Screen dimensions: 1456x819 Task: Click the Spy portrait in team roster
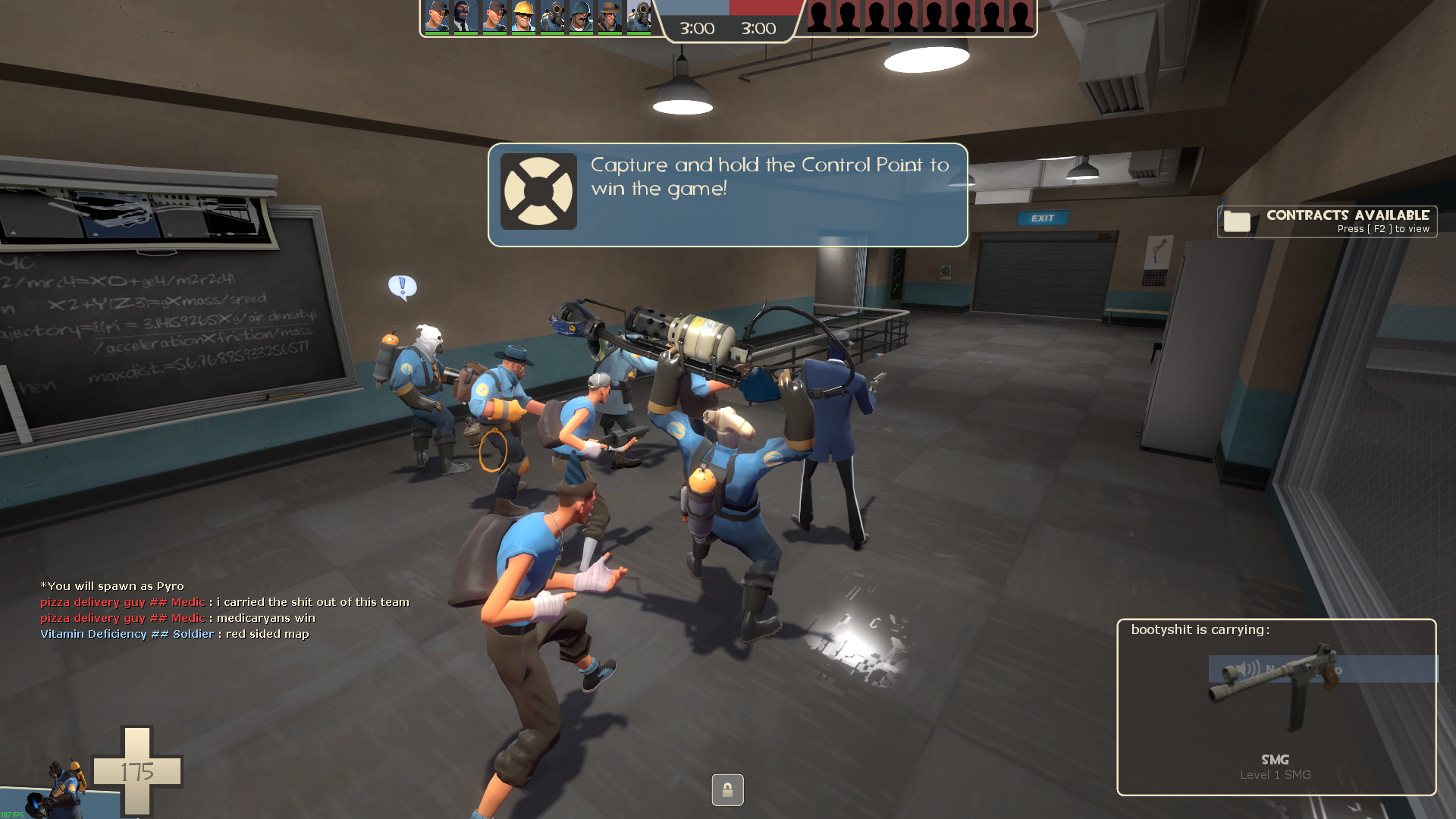(x=466, y=17)
